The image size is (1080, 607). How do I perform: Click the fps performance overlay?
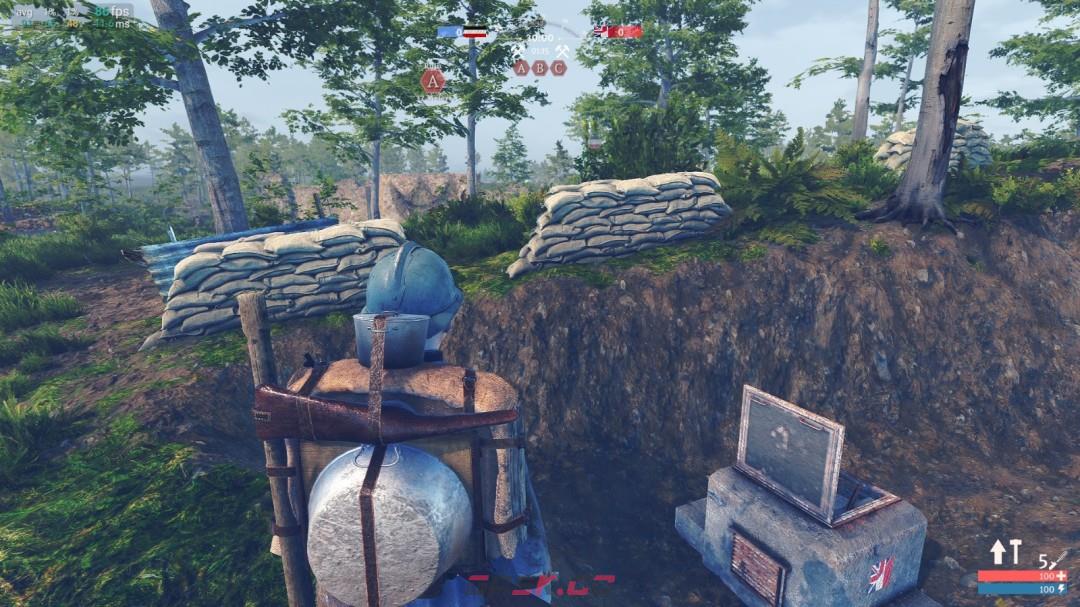coord(72,15)
